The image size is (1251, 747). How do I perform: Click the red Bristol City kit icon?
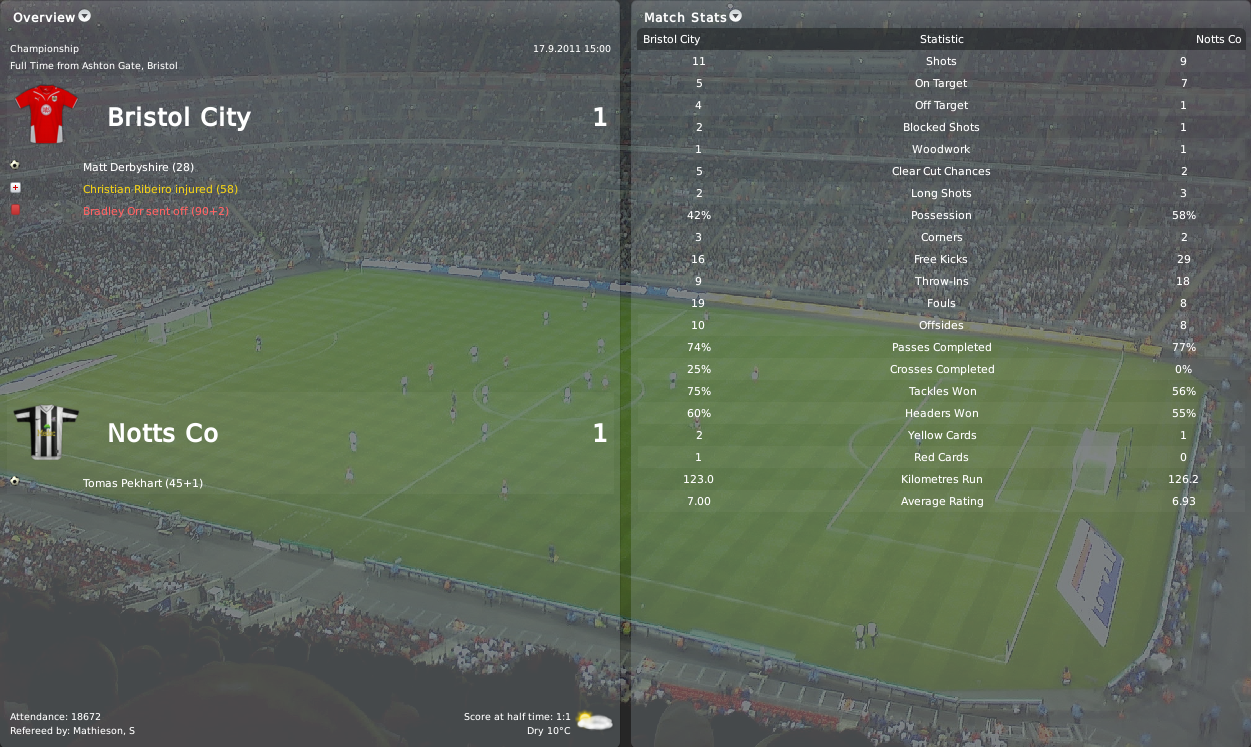pos(47,115)
